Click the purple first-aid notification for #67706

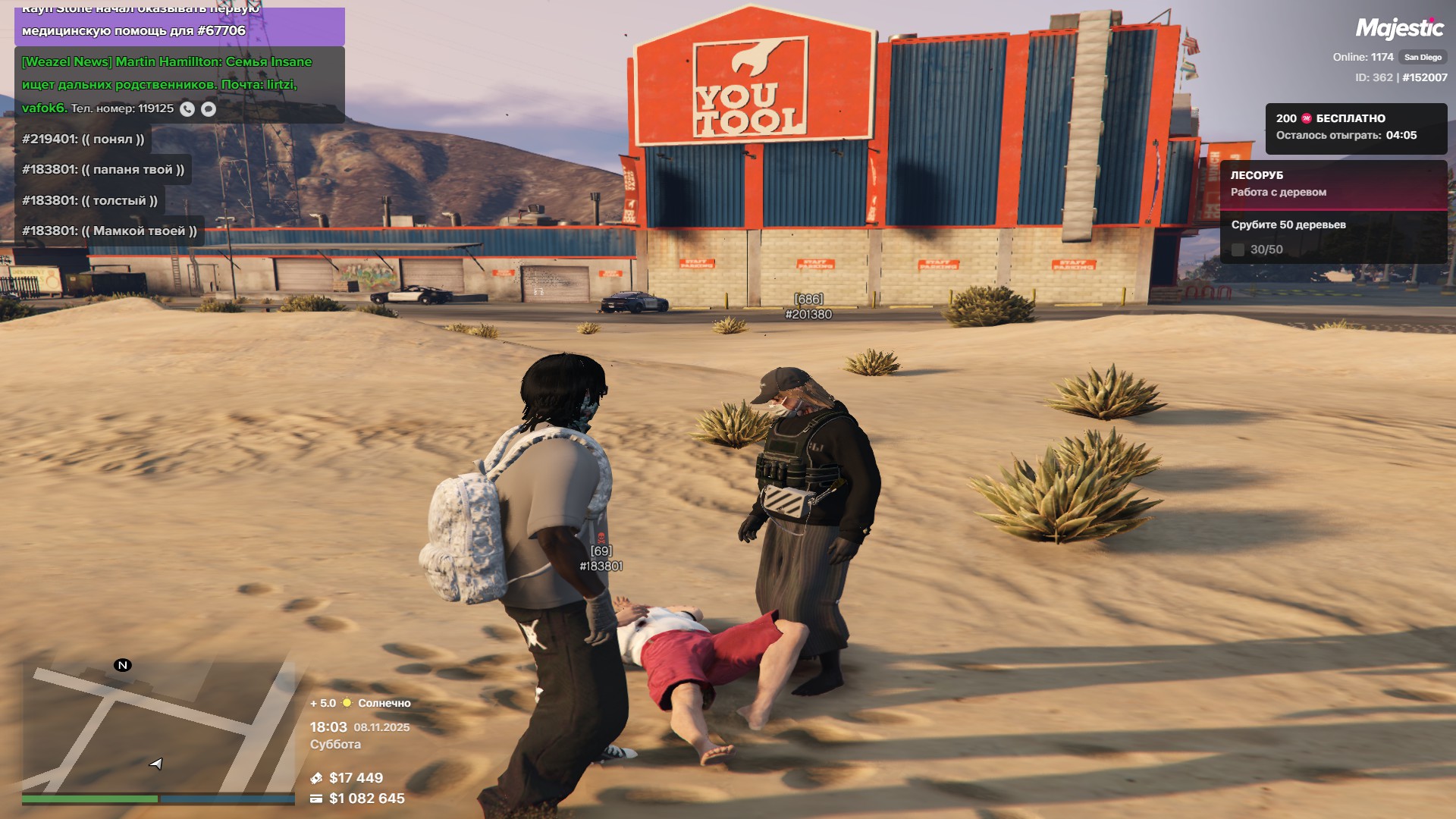(x=179, y=27)
